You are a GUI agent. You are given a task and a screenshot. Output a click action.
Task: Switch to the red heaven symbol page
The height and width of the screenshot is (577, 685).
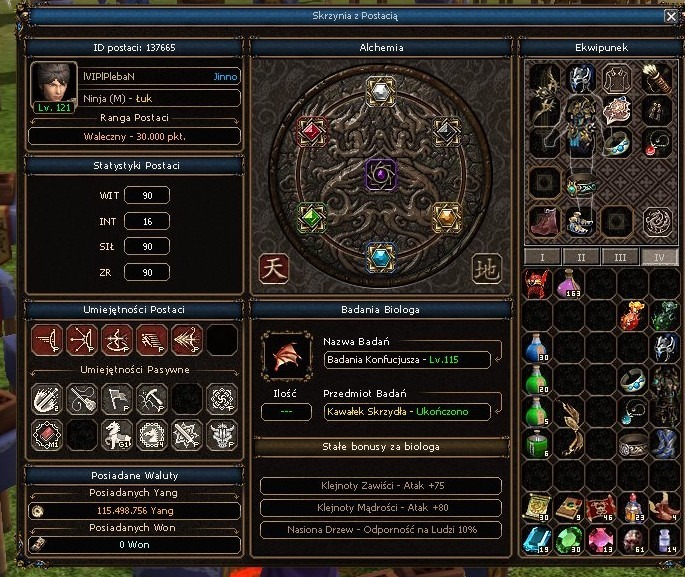(x=273, y=268)
